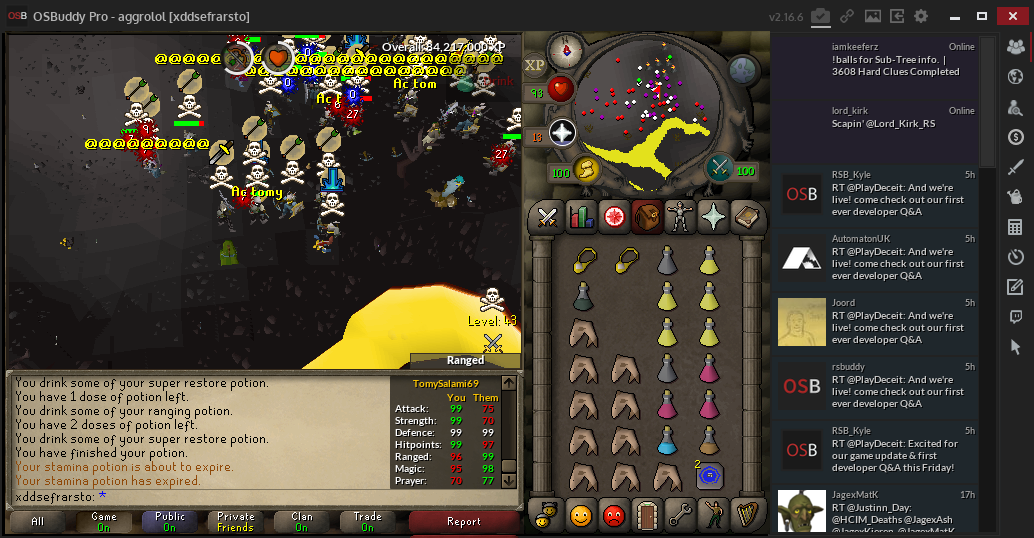
Task: Show the Worn Equipment tab
Action: (680, 216)
